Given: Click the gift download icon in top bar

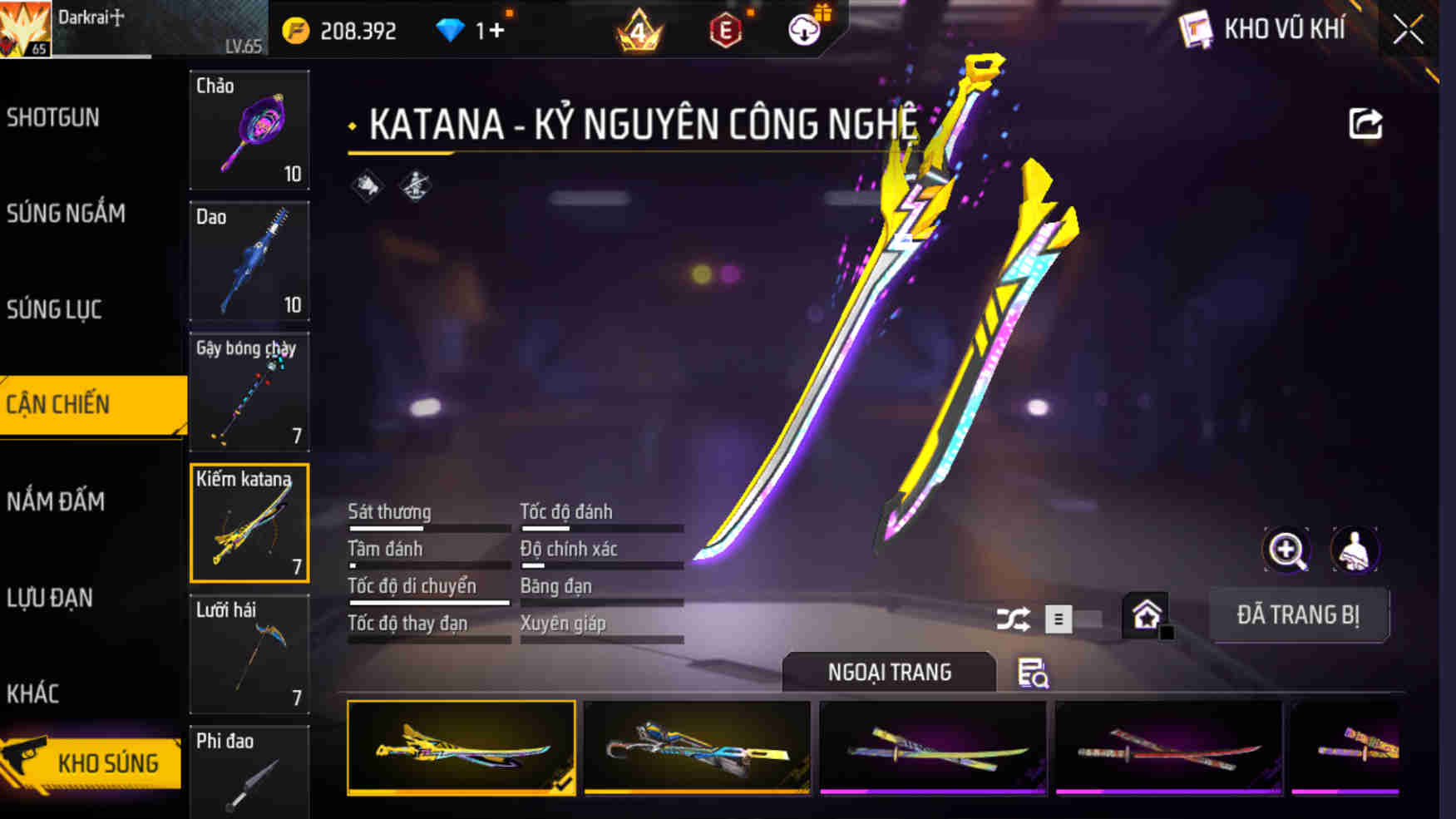Looking at the screenshot, I should coord(804,27).
